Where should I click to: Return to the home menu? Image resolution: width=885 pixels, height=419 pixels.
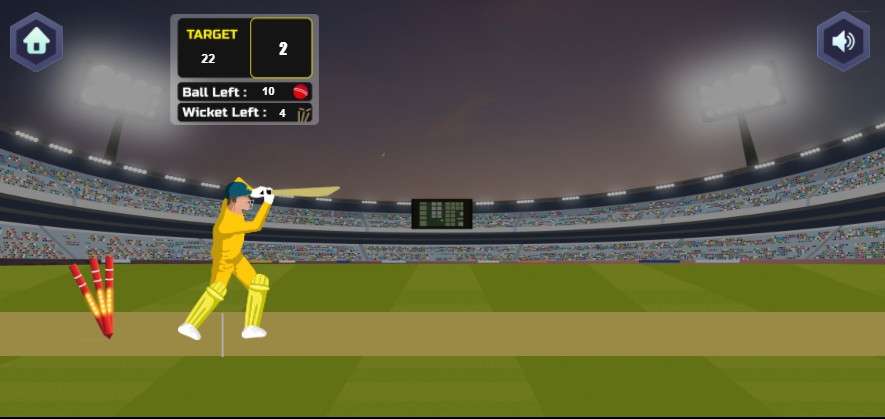coord(37,42)
